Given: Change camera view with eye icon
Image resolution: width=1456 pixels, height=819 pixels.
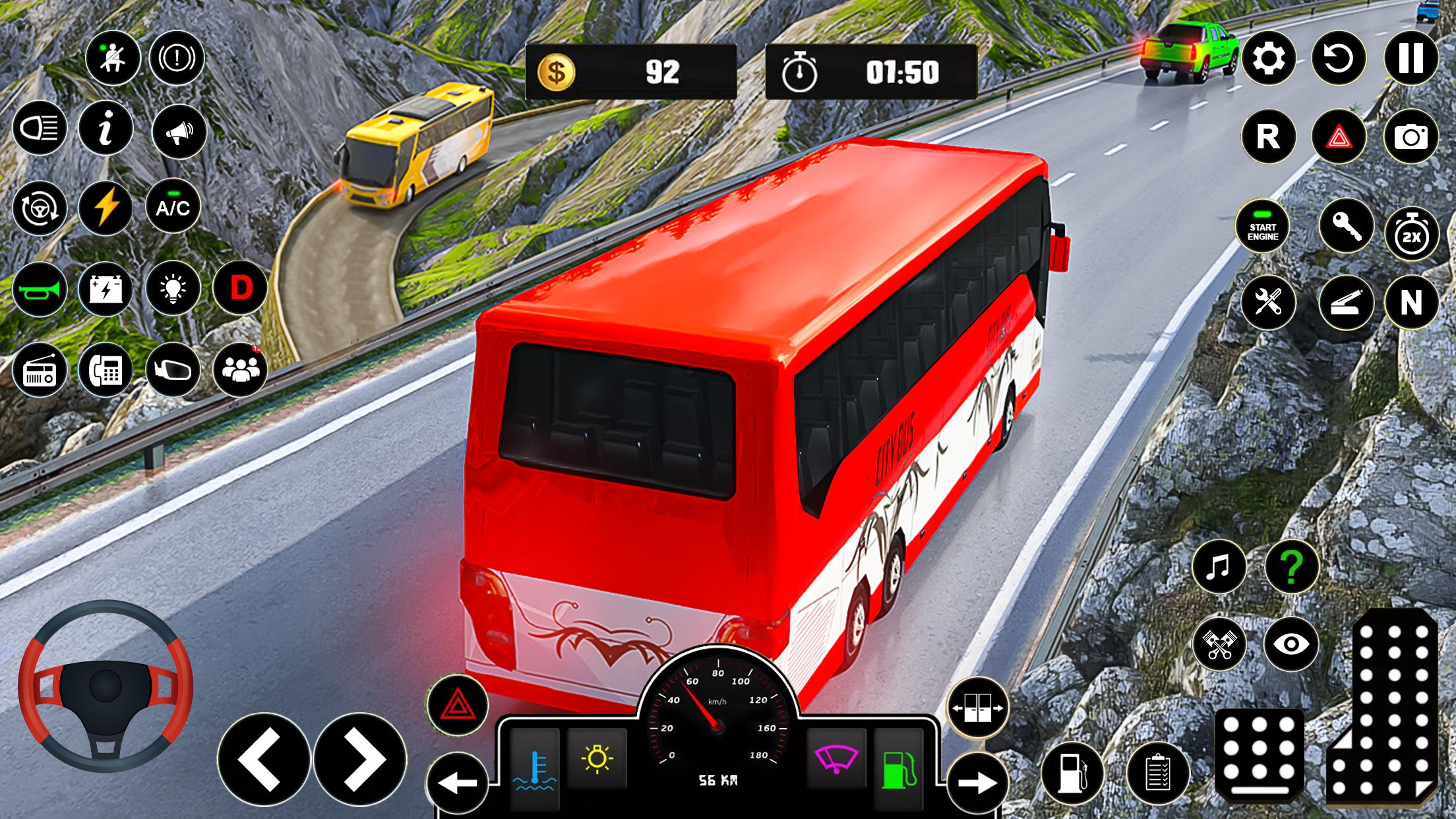Looking at the screenshot, I should [1291, 644].
